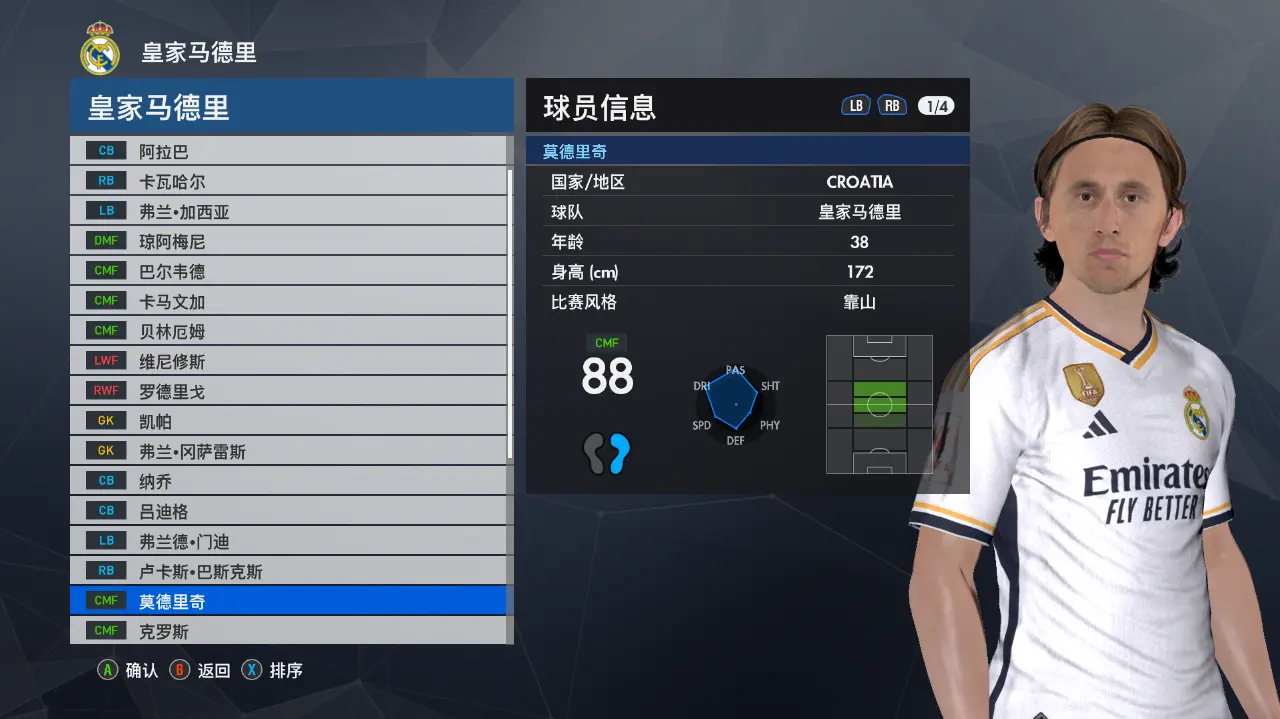Click the highlighted 莫德里奇 row

pos(288,601)
